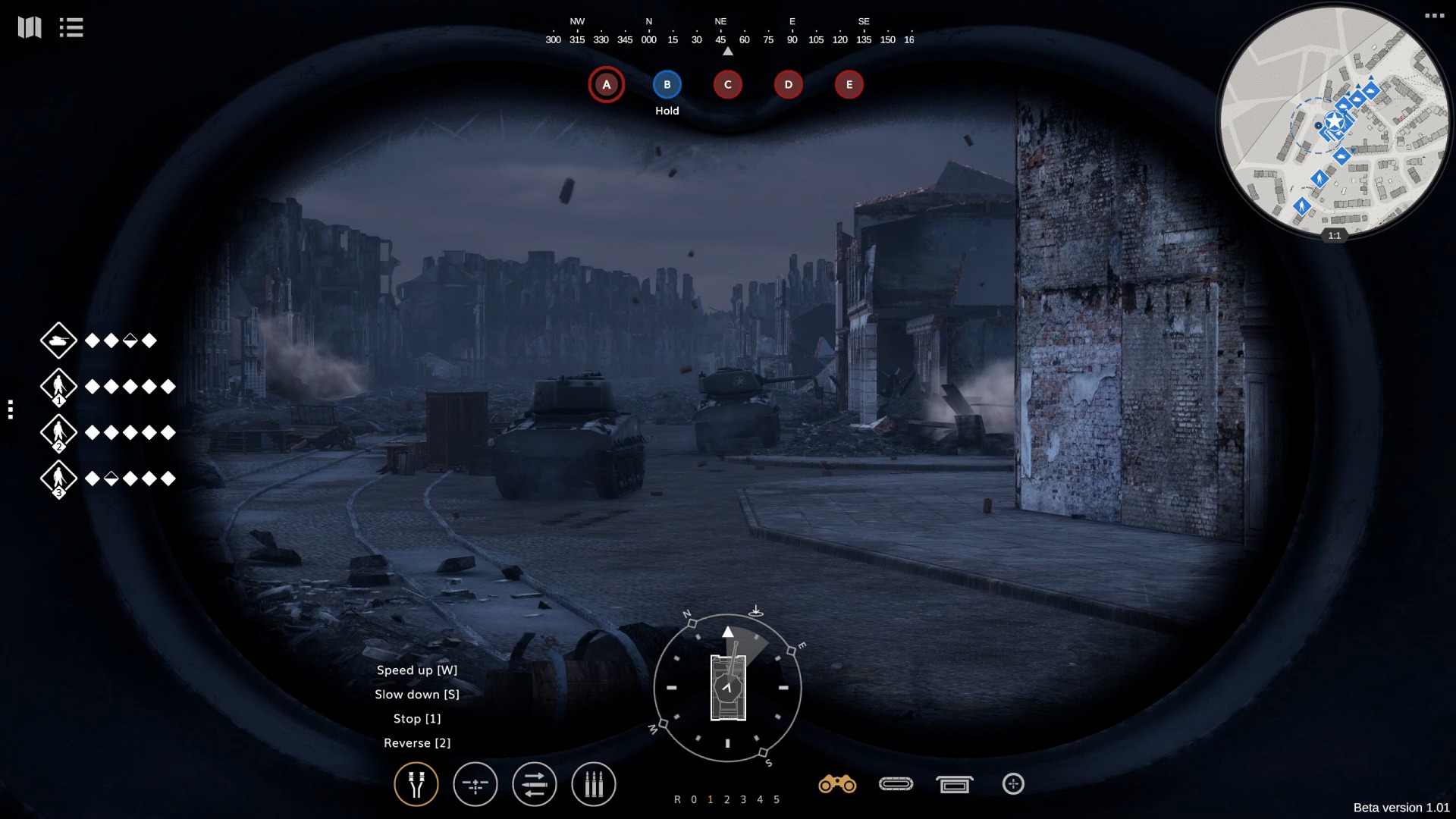Select gear 3 on the gear indicator
This screenshot has height=819, width=1456.
(743, 799)
